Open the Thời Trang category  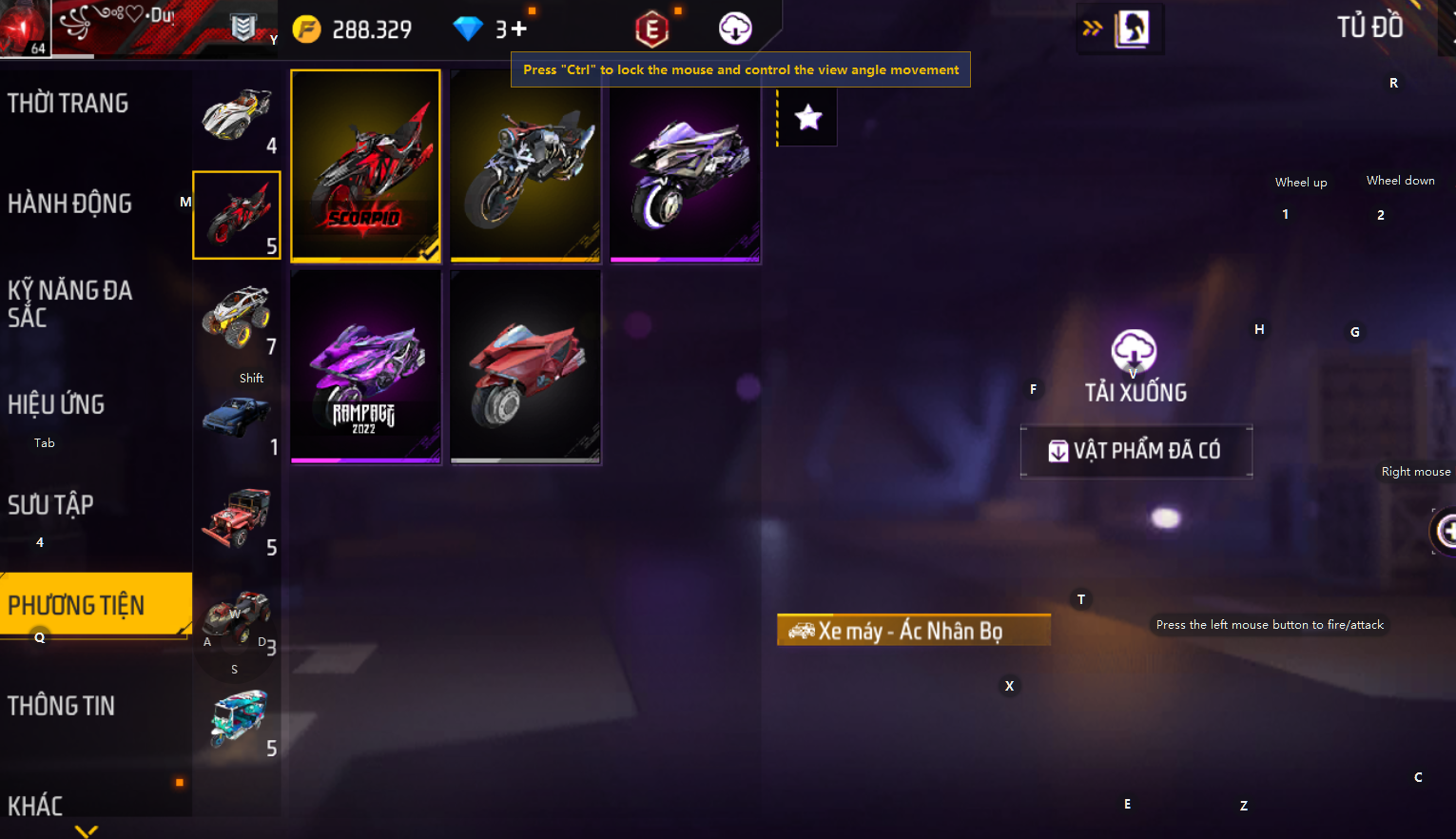point(68,104)
